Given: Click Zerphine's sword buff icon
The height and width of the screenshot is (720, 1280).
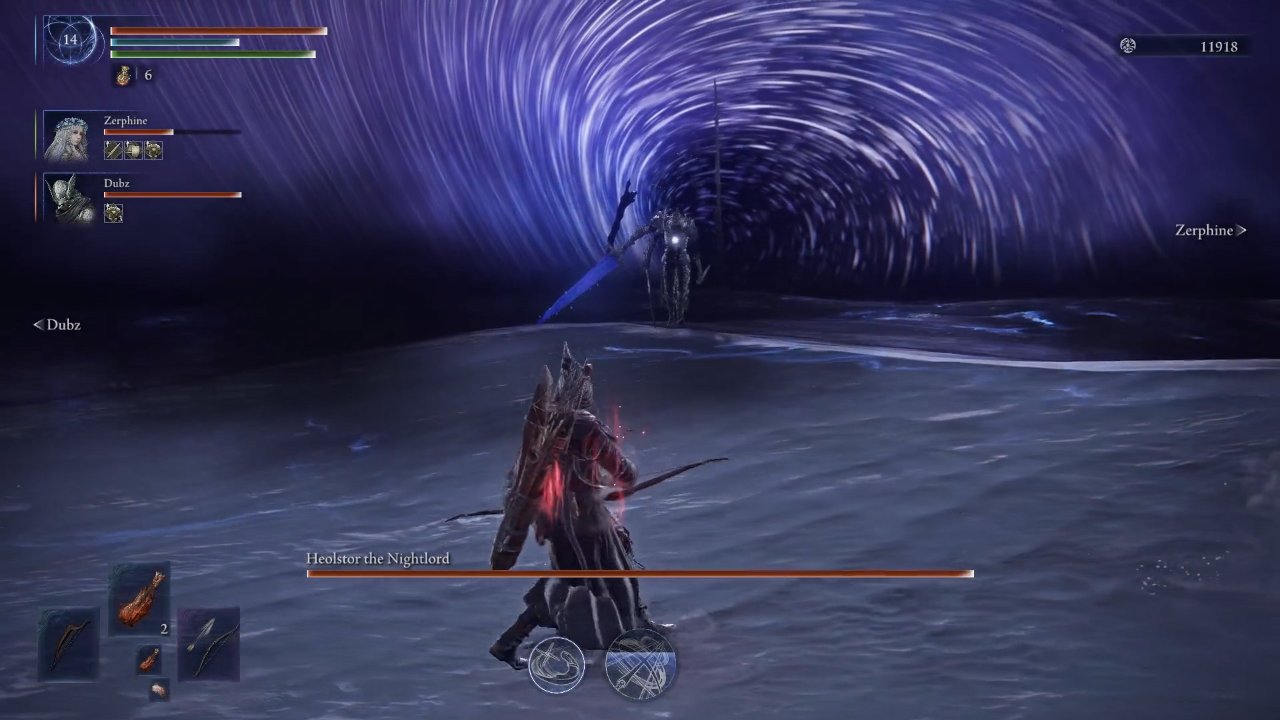Looking at the screenshot, I should pyautogui.click(x=113, y=150).
